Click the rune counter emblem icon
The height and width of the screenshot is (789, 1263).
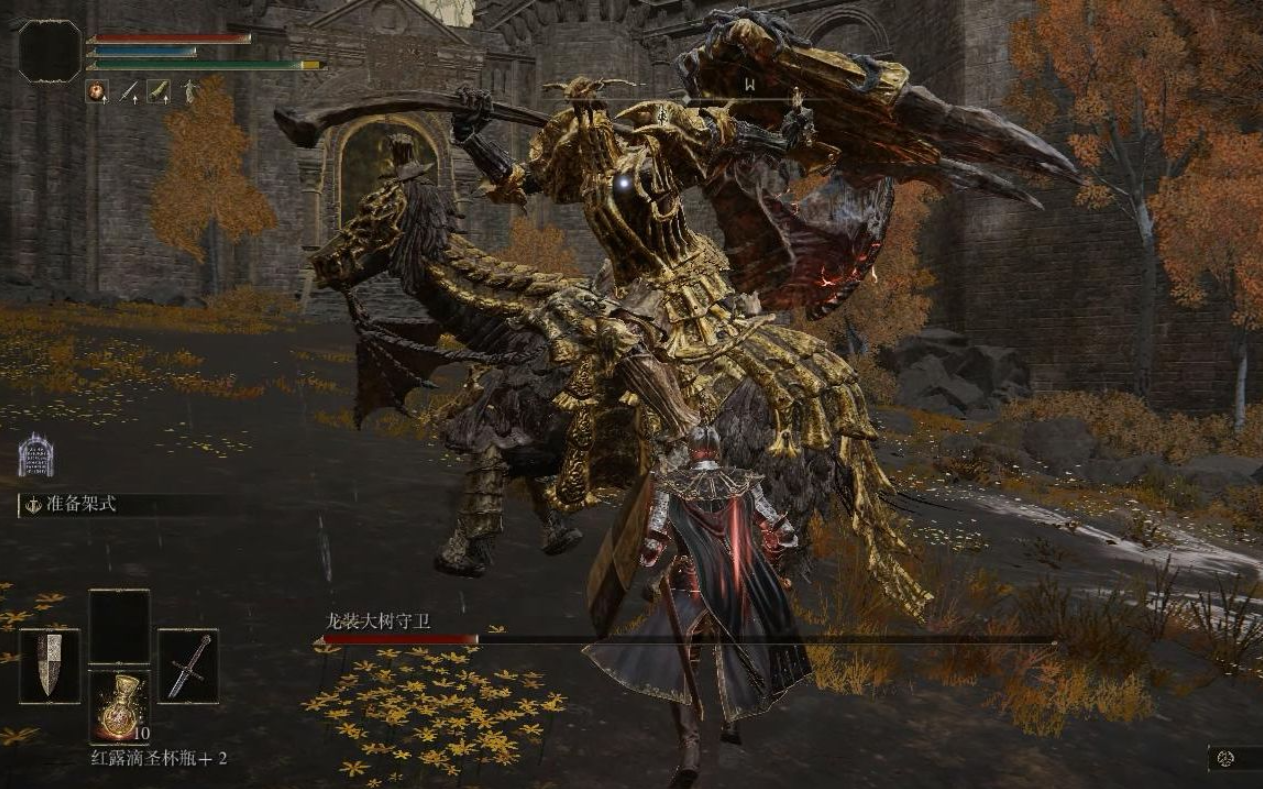[1225, 759]
